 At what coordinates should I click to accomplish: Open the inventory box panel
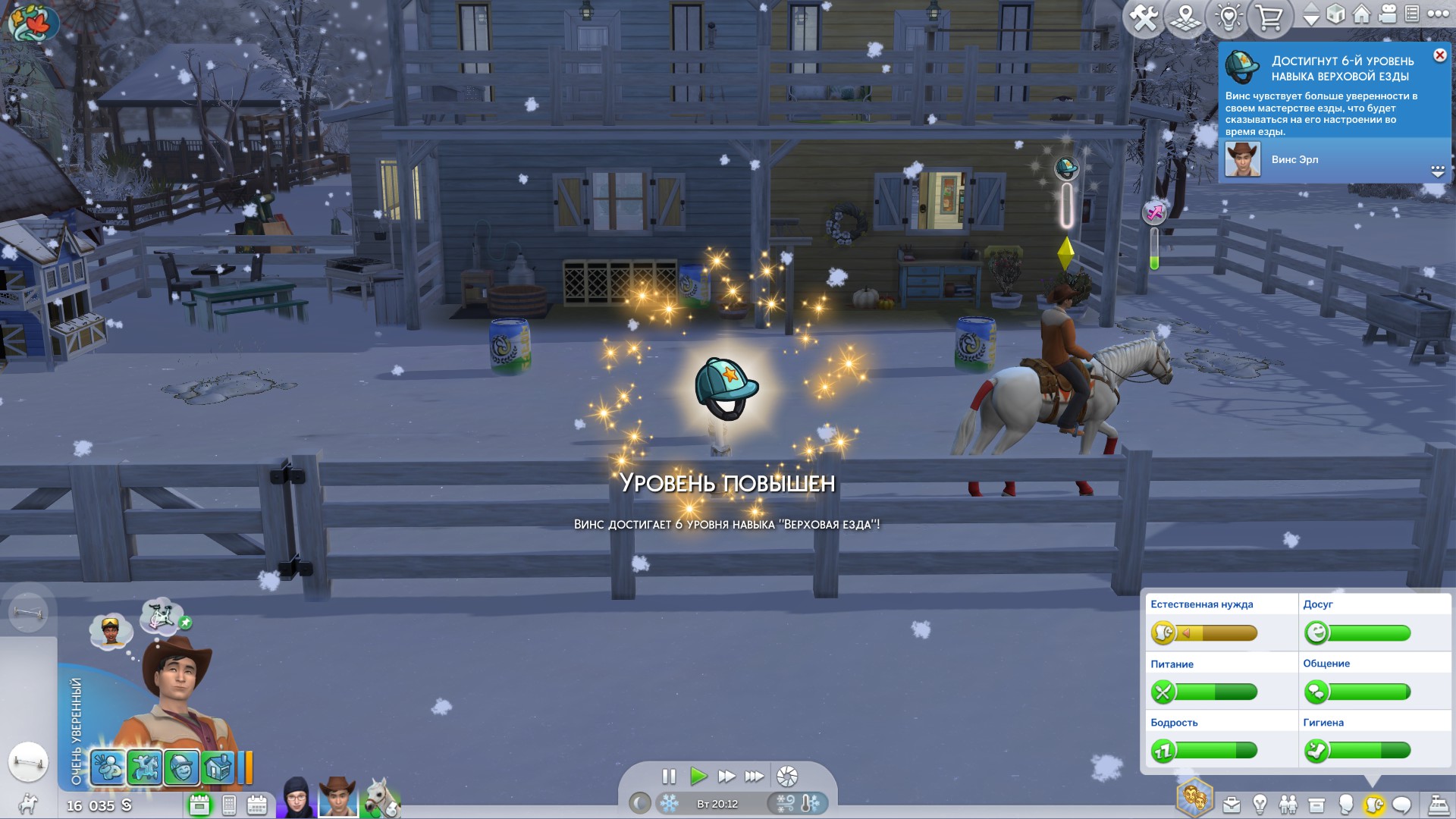coord(1316,804)
